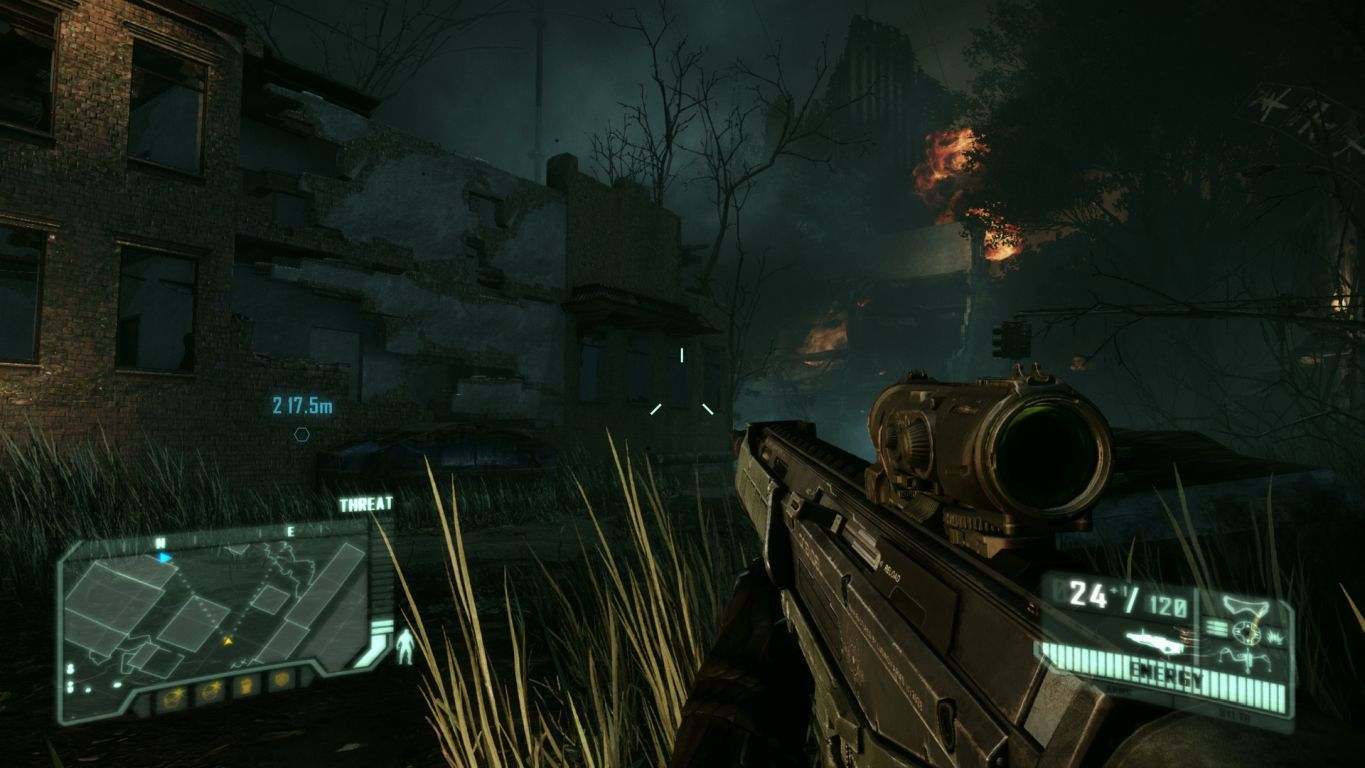Select the first orange module icon on the minimap
This screenshot has height=768, width=1365.
pos(173,696)
